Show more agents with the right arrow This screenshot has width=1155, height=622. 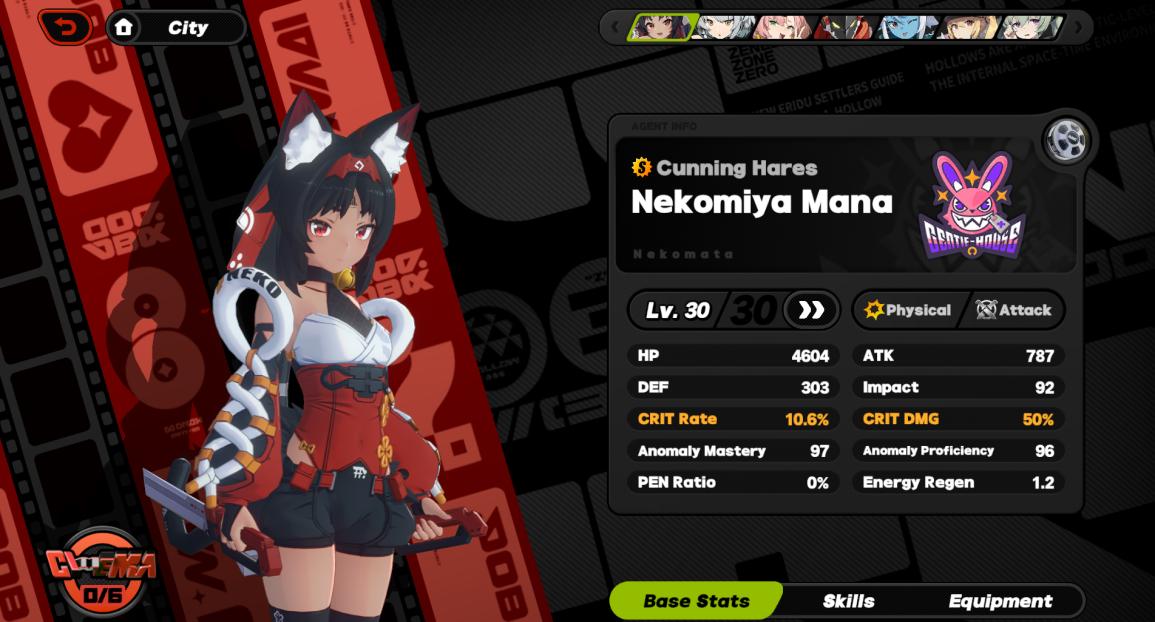[x=1078, y=27]
